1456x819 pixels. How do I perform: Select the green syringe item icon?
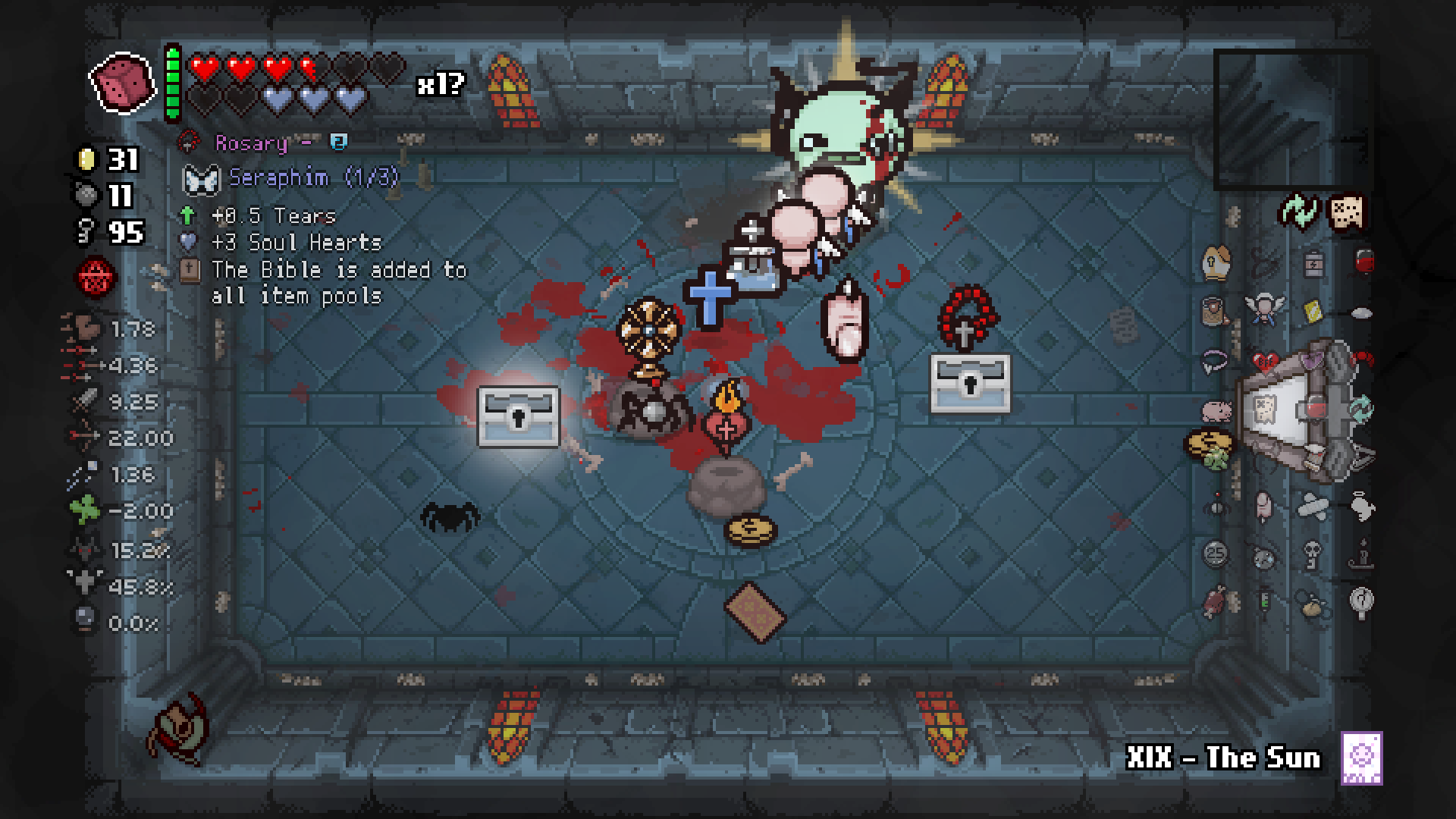[x=1264, y=603]
